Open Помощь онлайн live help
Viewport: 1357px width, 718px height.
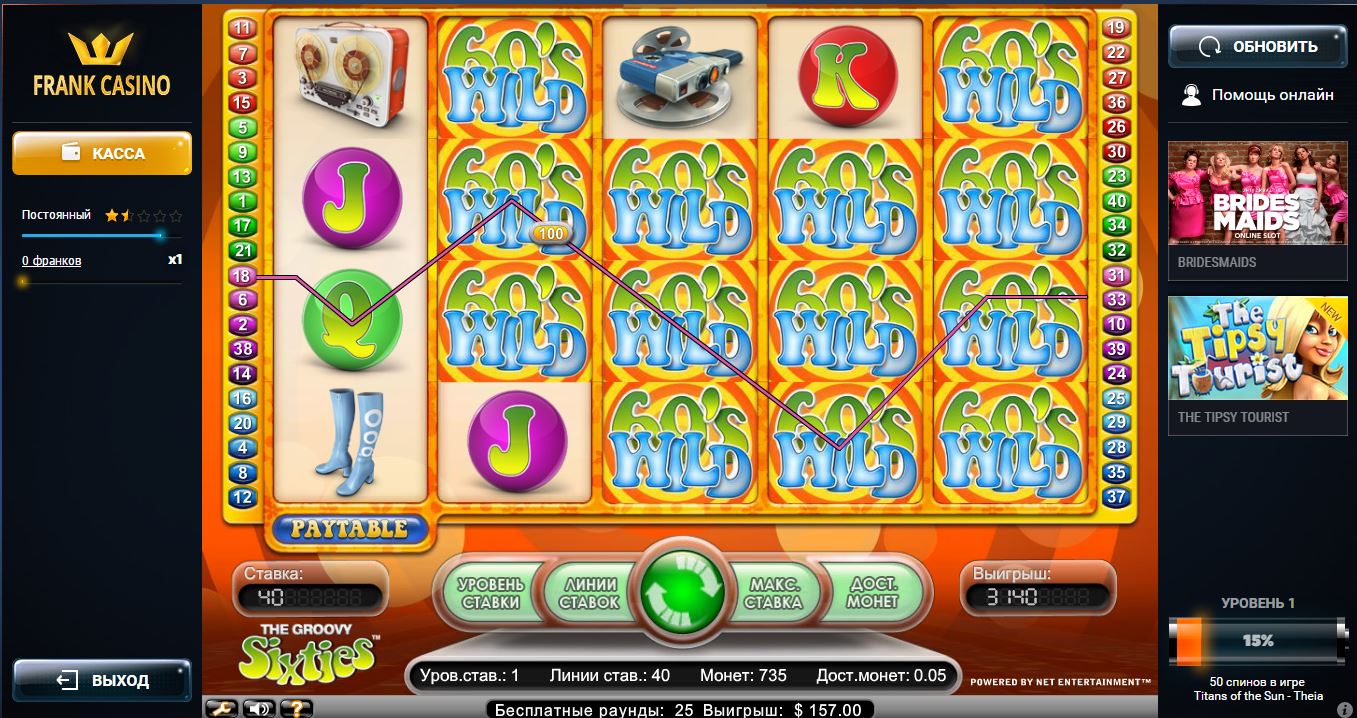[x=1258, y=95]
